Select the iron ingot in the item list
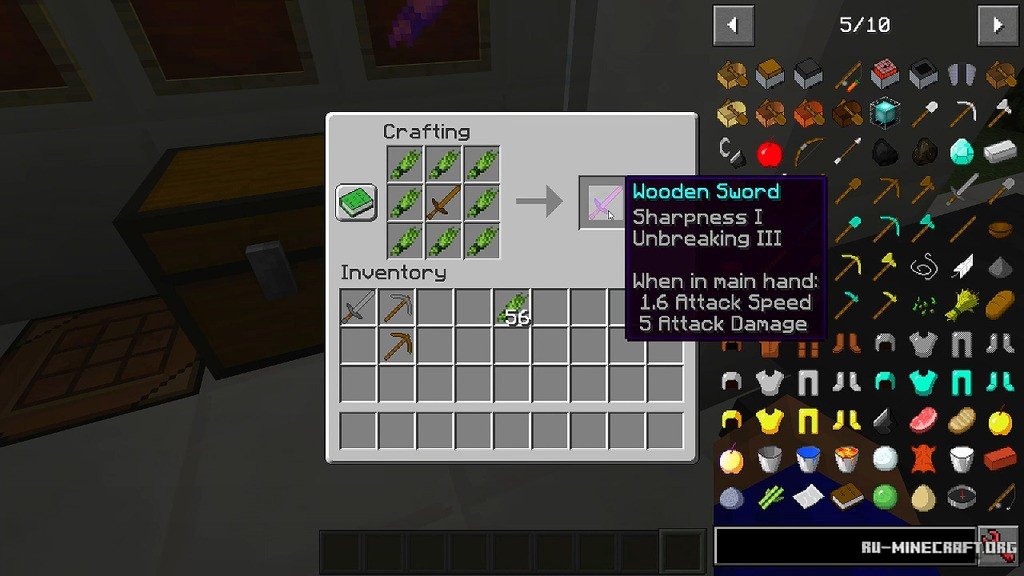The width and height of the screenshot is (1024, 576). click(999, 152)
